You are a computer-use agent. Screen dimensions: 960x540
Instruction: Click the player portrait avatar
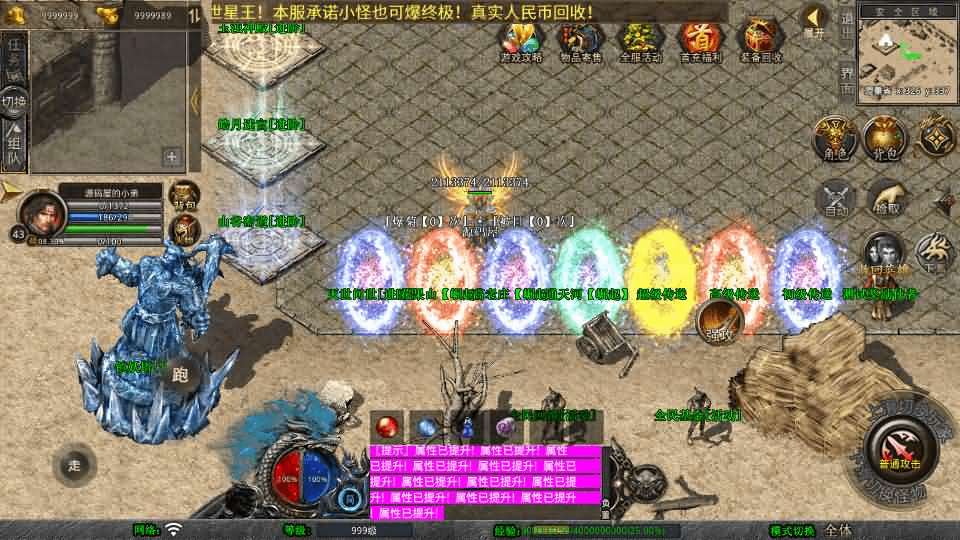43,211
